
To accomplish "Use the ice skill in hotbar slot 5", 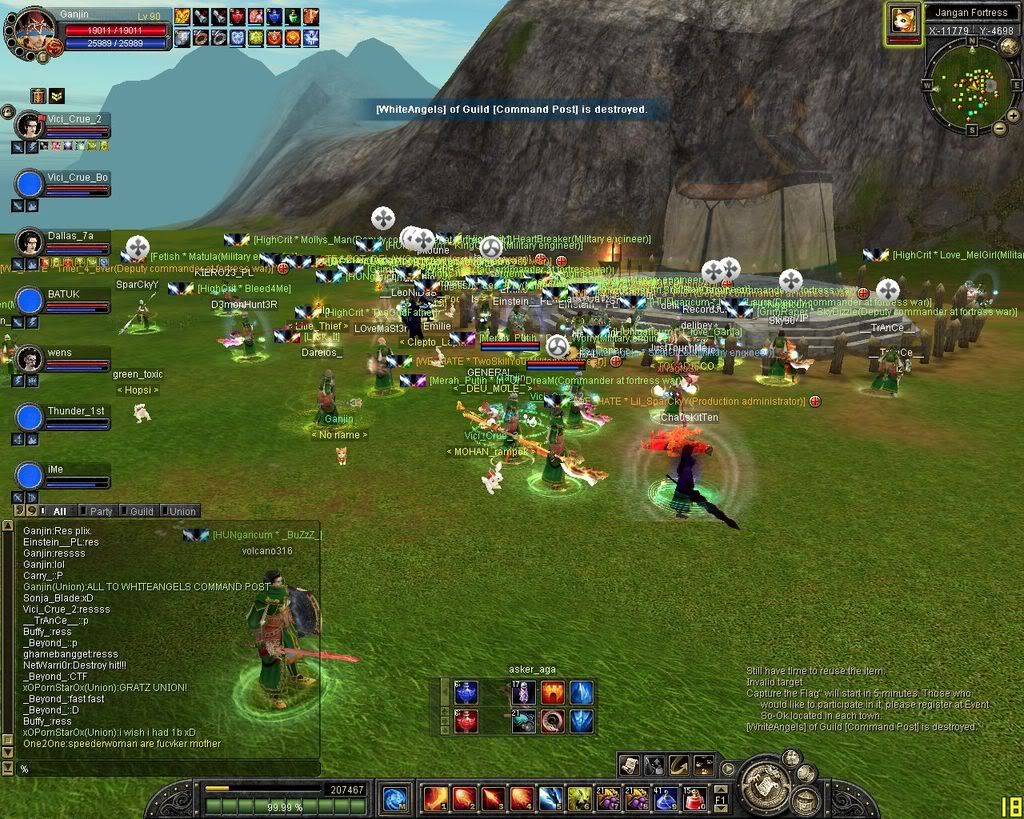I will pos(551,798).
